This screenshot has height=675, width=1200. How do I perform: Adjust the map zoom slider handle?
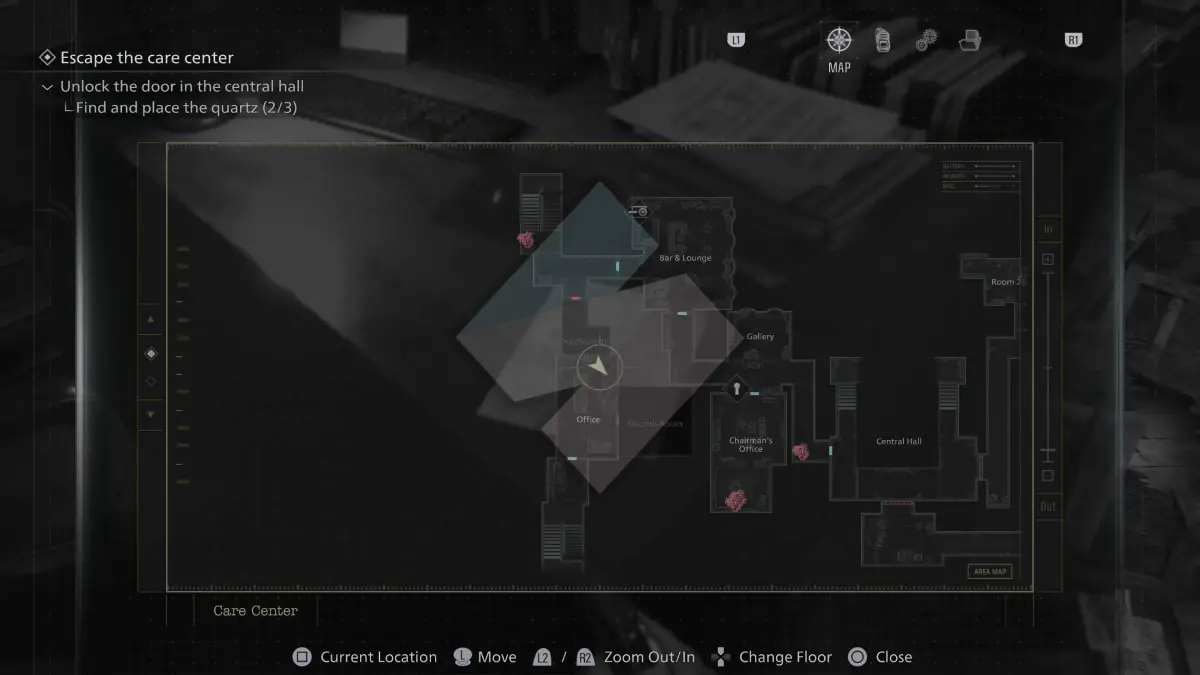pyautogui.click(x=1048, y=452)
